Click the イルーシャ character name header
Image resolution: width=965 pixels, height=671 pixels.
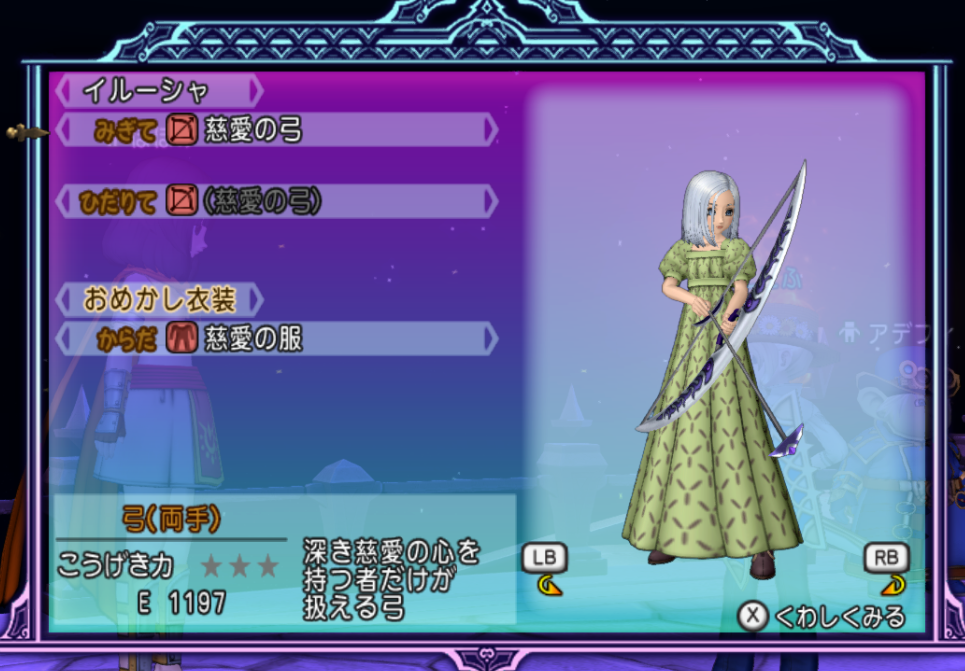point(158,91)
